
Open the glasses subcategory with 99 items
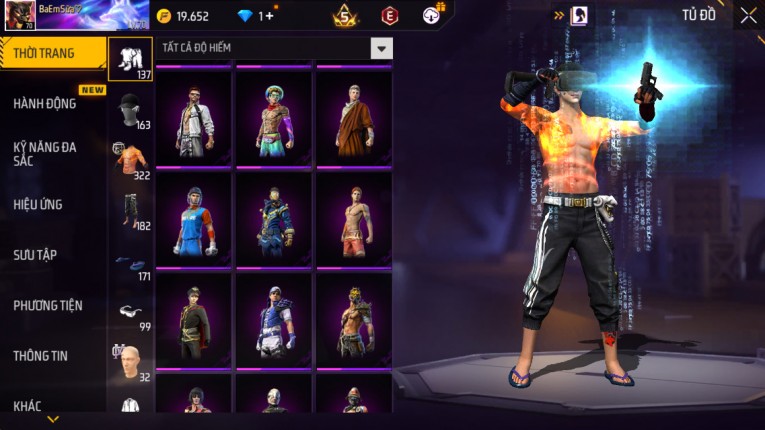pyautogui.click(x=130, y=313)
